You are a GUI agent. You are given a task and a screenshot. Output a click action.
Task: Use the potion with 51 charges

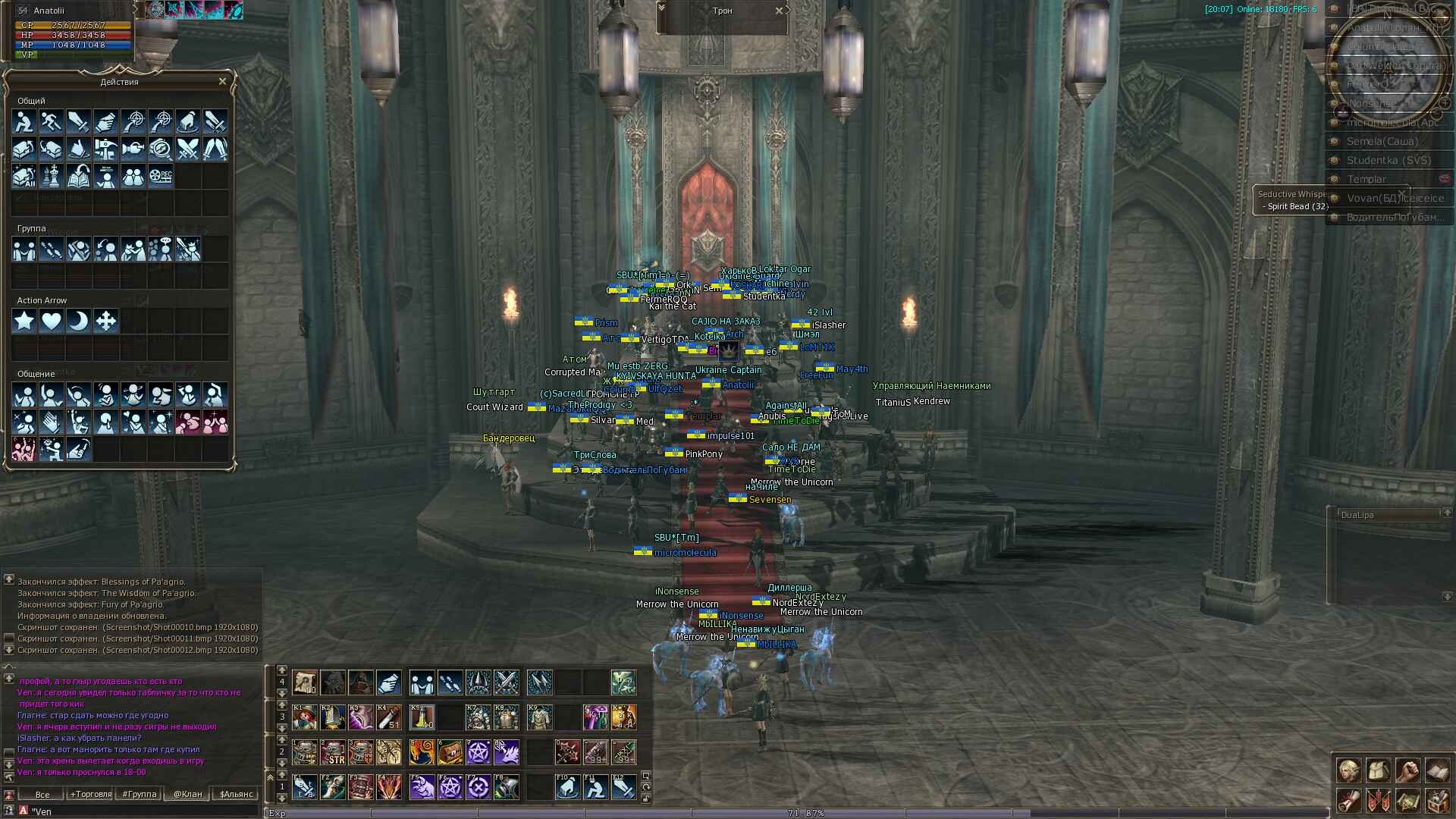(389, 717)
